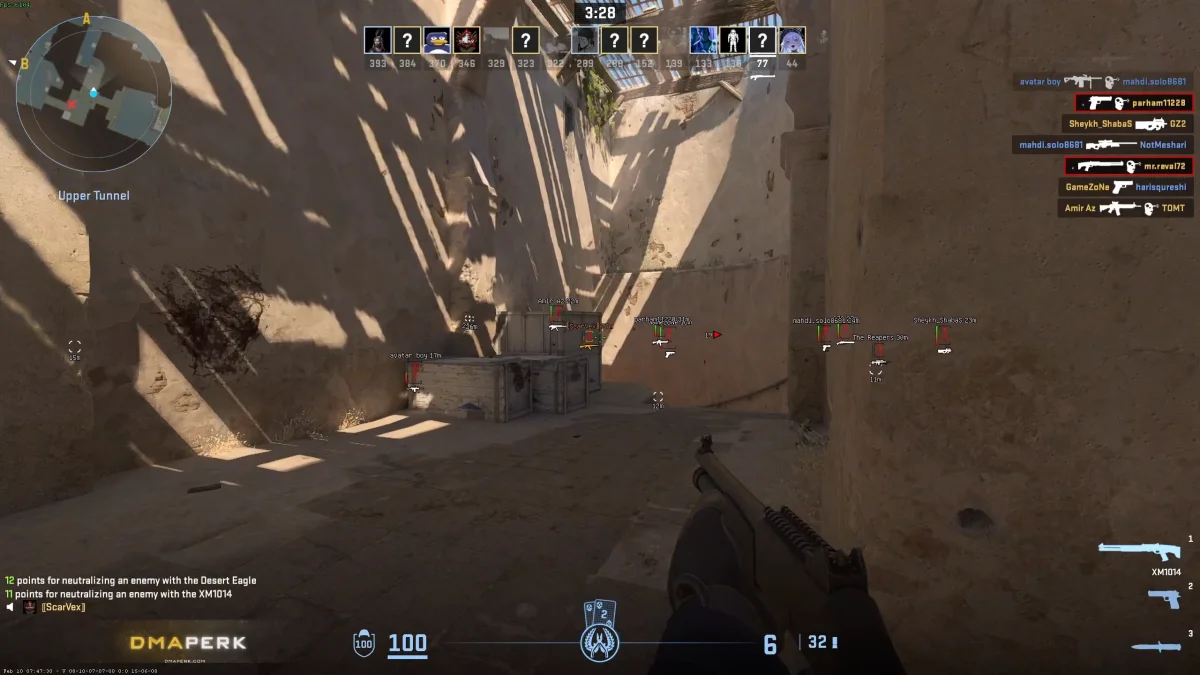Click the red skull emblem player avatar
This screenshot has width=1200, height=675.
[466, 40]
